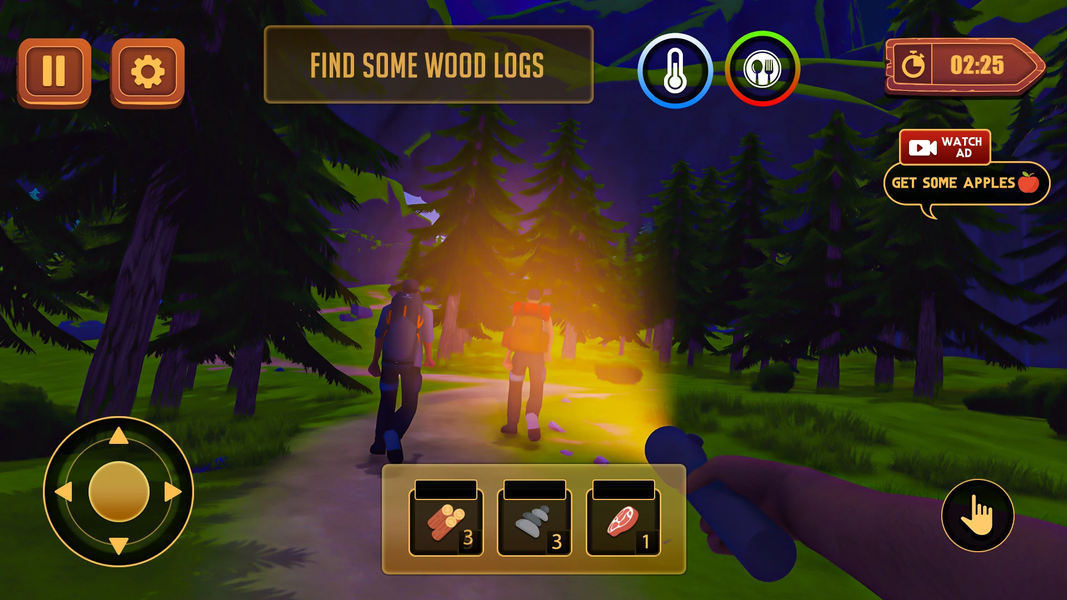The height and width of the screenshot is (600, 1067).
Task: Click the joystick's down arrow
Action: point(118,546)
